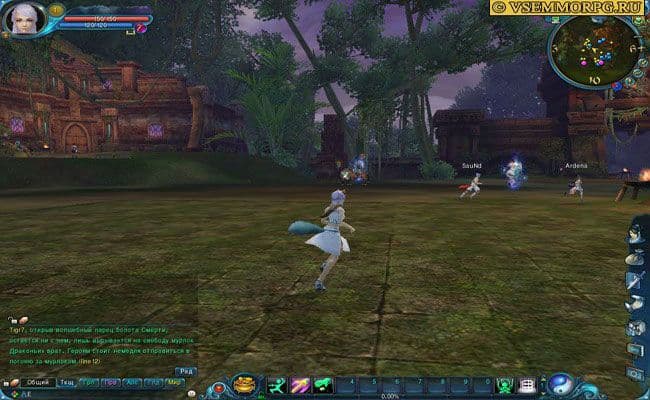The height and width of the screenshot is (400, 650).
Task: Activate the green creature skill slot
Action: 322,384
